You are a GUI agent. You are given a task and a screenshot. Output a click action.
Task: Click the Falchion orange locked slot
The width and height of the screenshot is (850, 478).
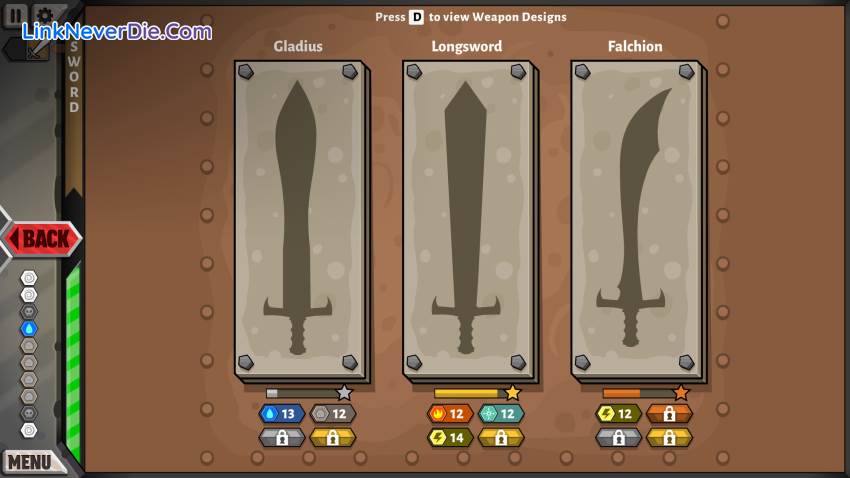click(669, 414)
